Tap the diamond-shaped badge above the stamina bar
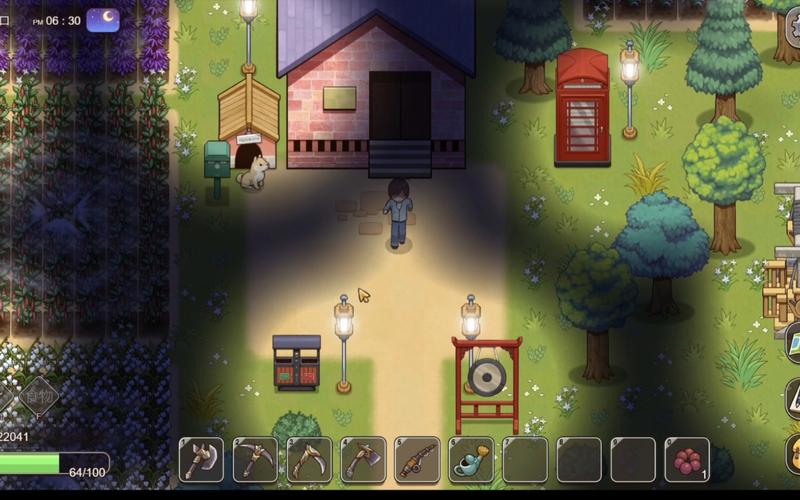Screen dimensions: 800x500 [x=39, y=396]
